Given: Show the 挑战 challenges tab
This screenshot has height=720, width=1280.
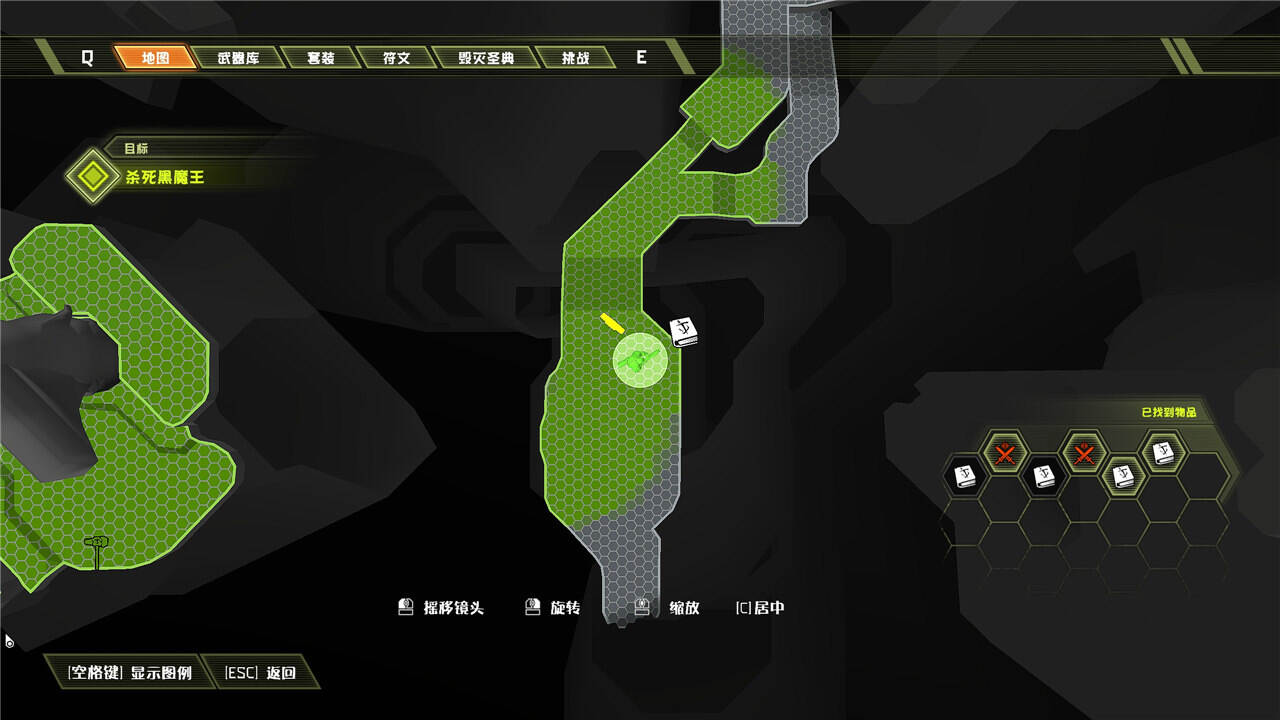Looking at the screenshot, I should click(x=574, y=58).
